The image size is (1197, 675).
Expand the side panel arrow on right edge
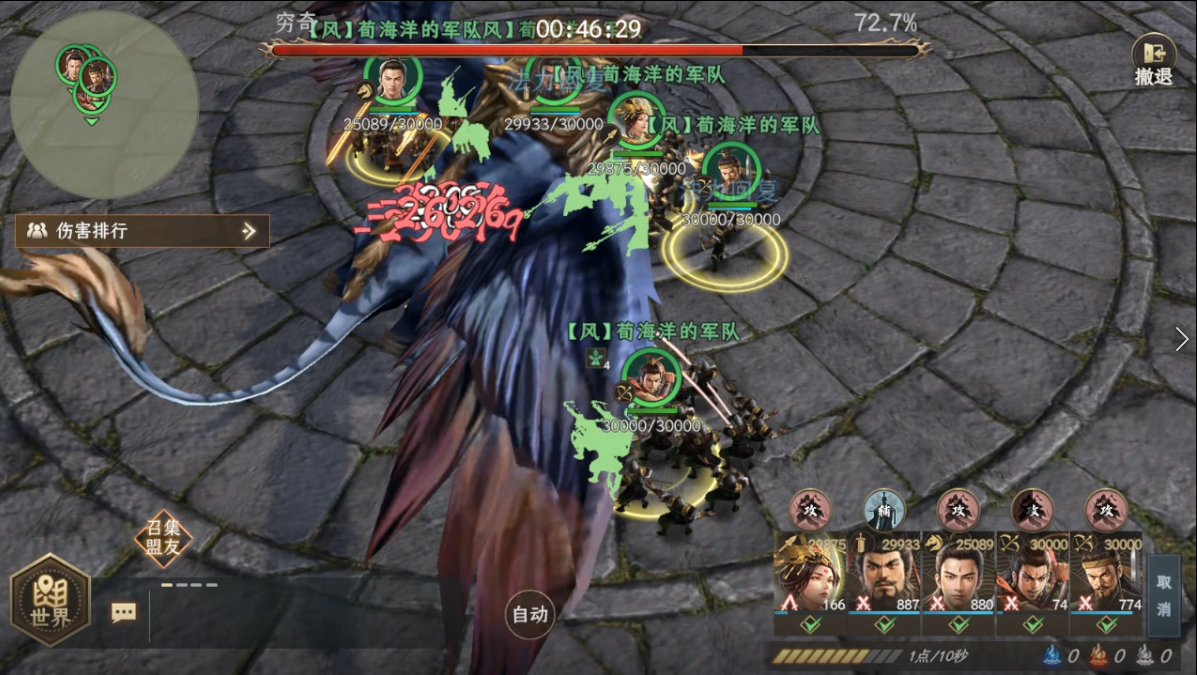pos(1182,339)
